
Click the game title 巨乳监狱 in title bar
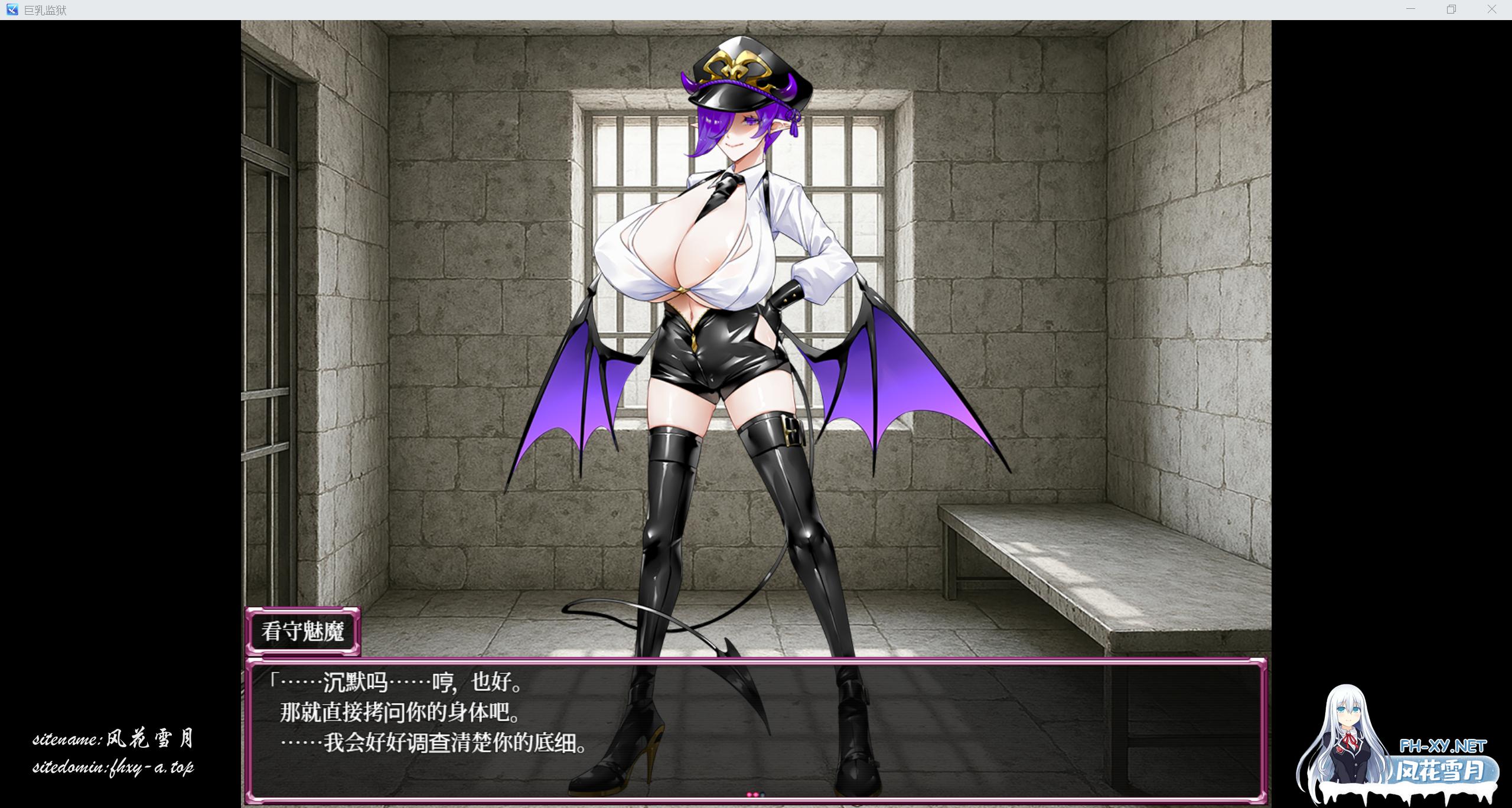46,10
